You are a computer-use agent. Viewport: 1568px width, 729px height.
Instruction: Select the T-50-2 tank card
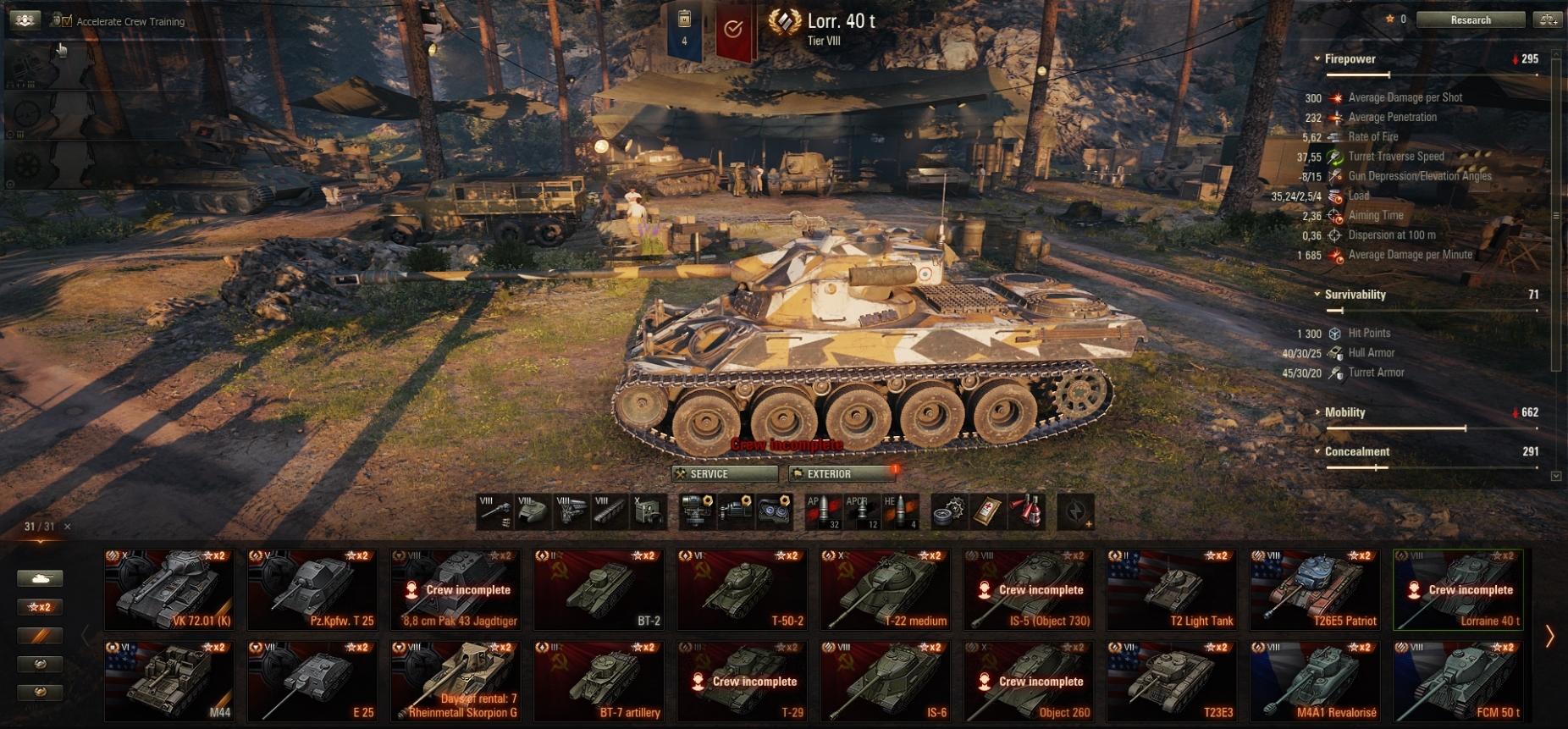click(741, 589)
